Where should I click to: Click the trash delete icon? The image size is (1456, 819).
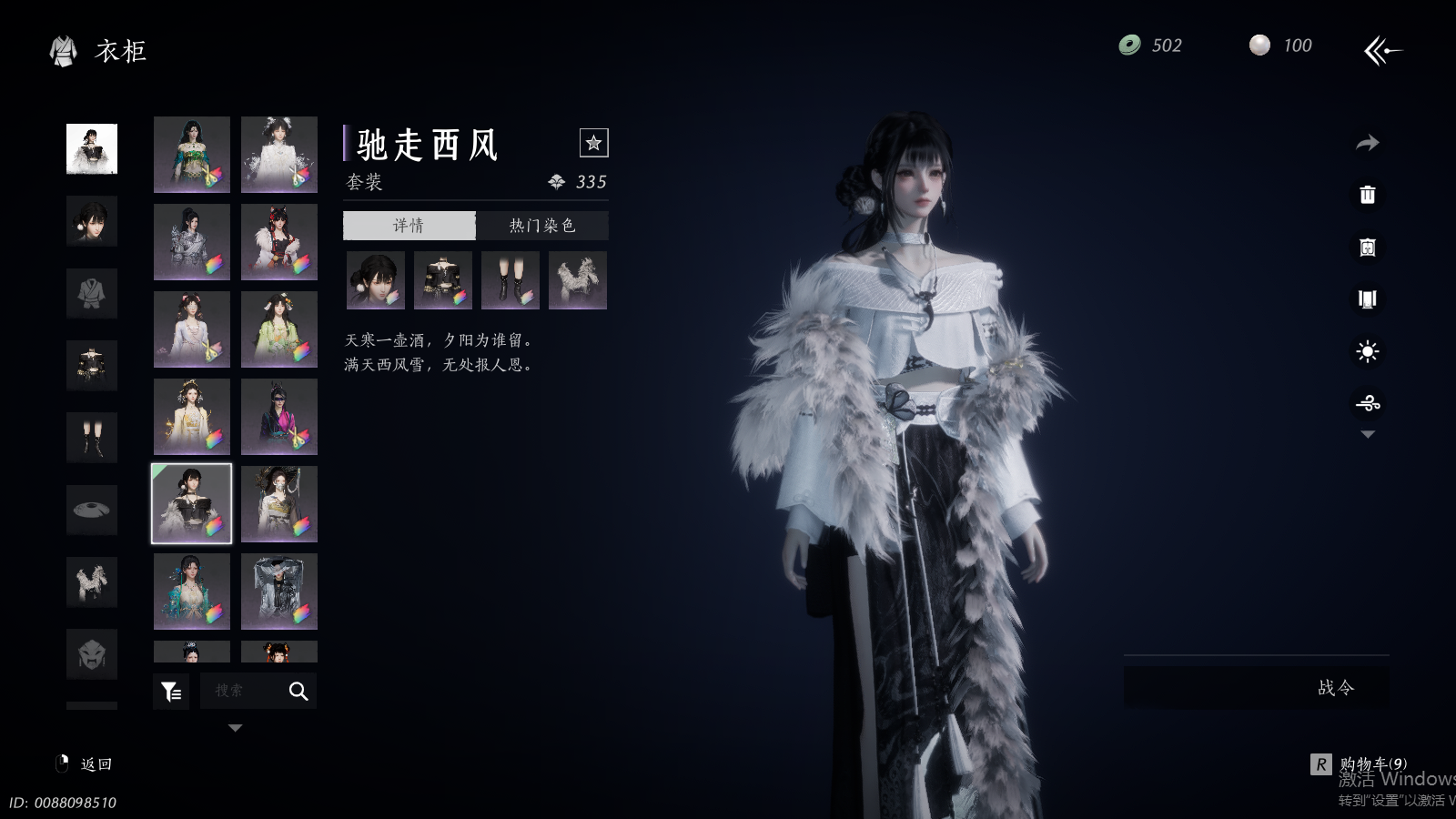pos(1367,195)
